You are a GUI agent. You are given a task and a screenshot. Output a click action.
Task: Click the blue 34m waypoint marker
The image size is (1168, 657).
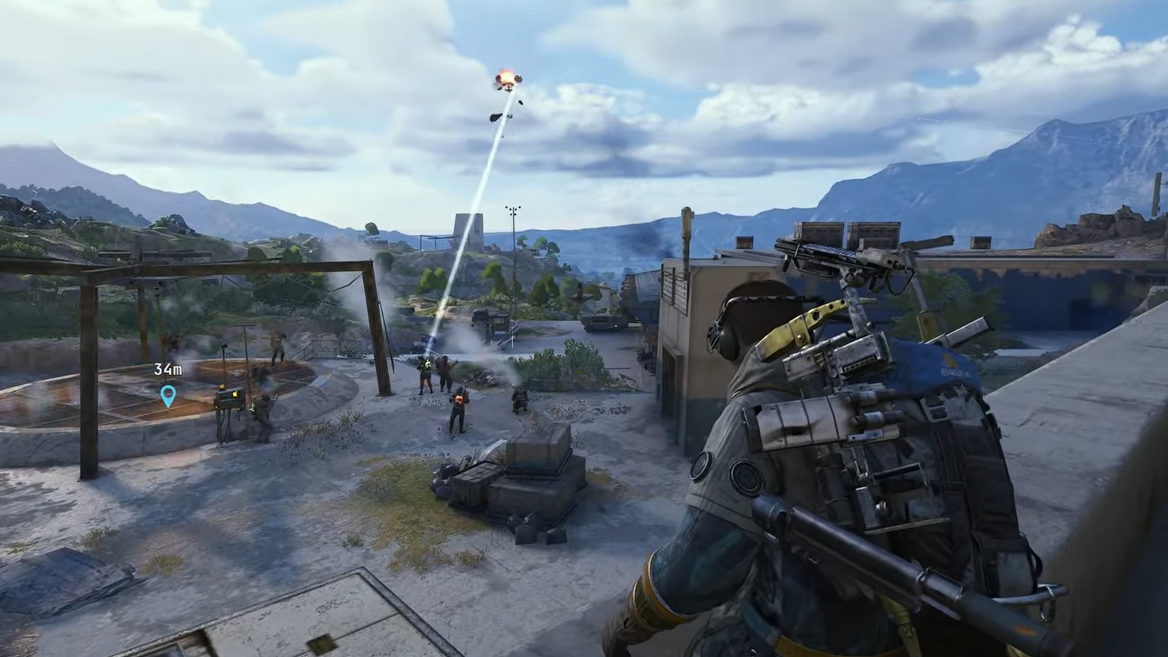(x=168, y=396)
